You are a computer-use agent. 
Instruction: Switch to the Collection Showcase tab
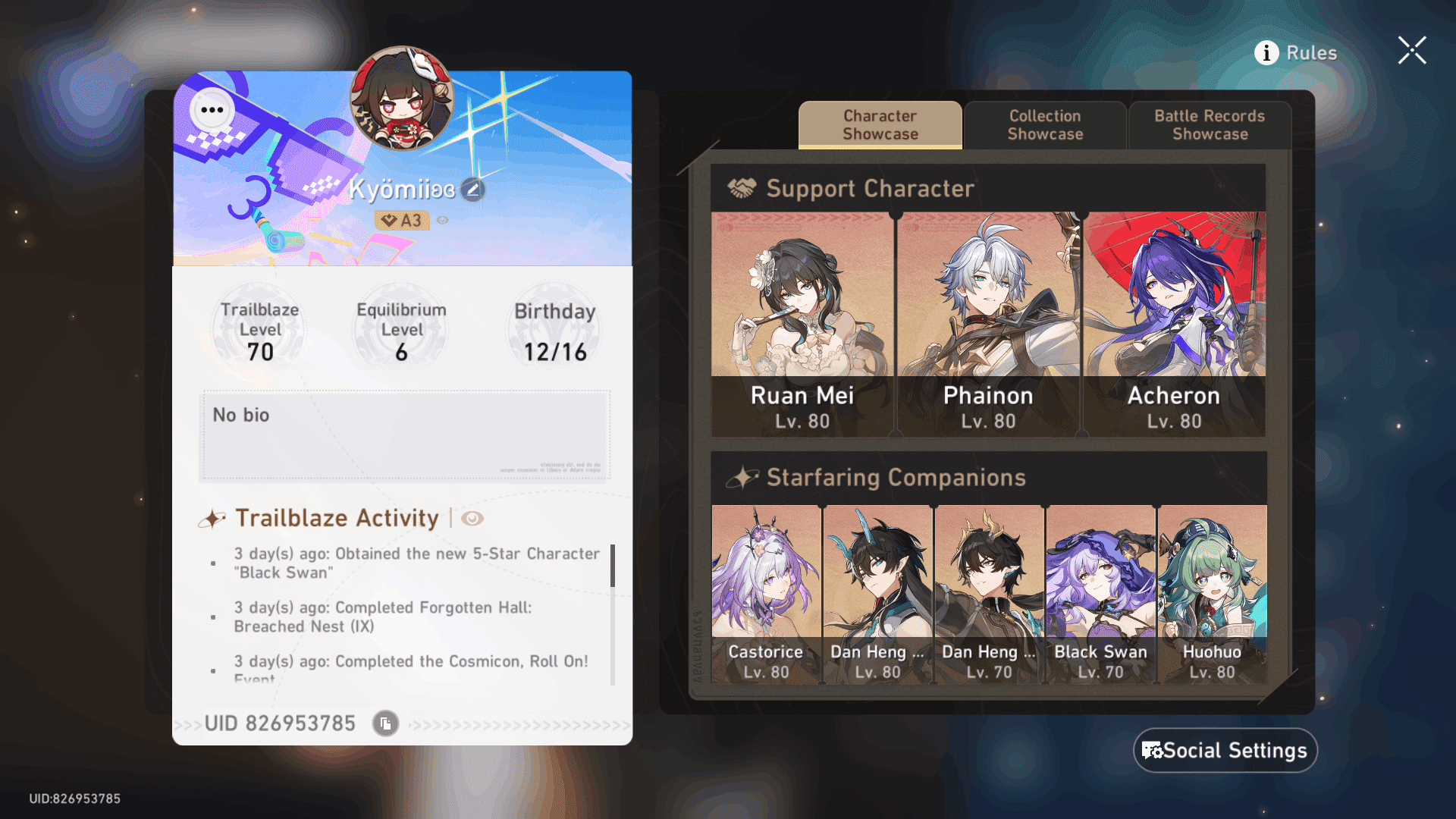tap(1045, 125)
